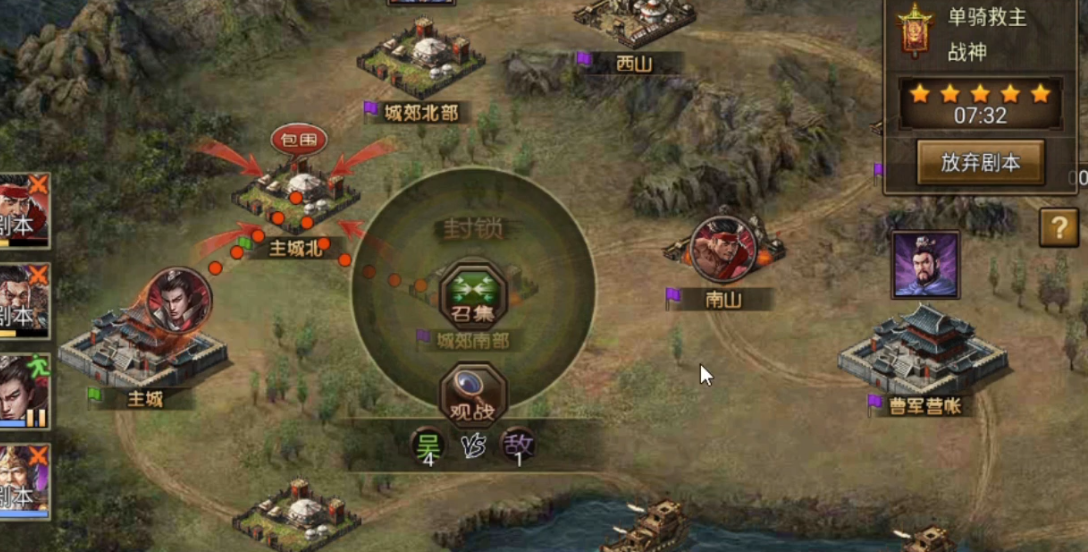Choose the 西山 camp node
The width and height of the screenshot is (1088, 552).
[x=635, y=20]
